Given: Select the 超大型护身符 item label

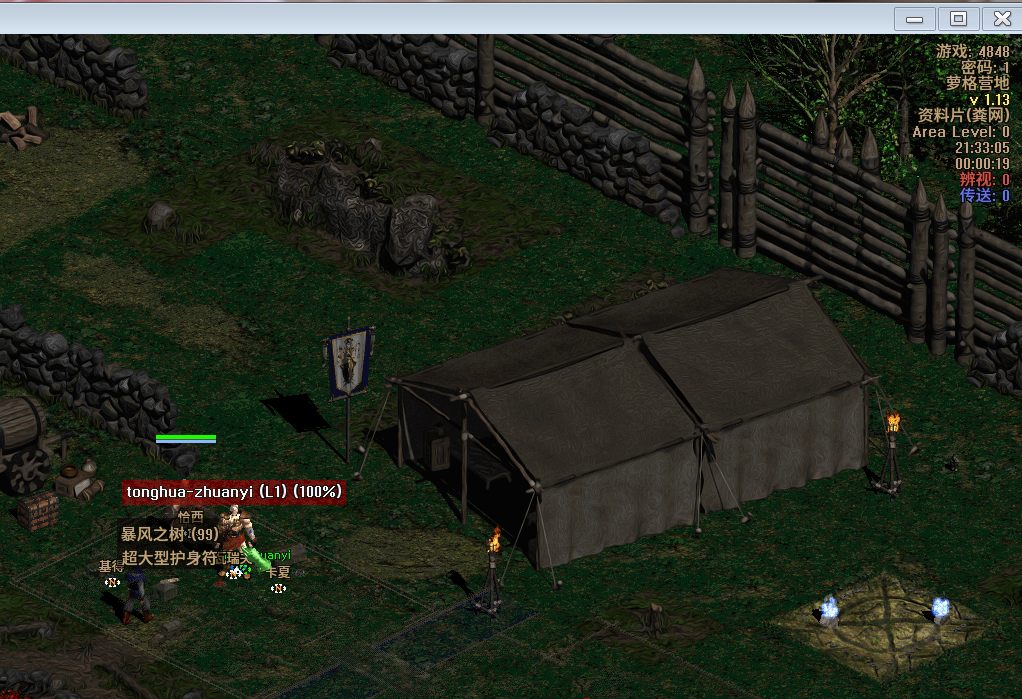Looking at the screenshot, I should click(x=169, y=558).
